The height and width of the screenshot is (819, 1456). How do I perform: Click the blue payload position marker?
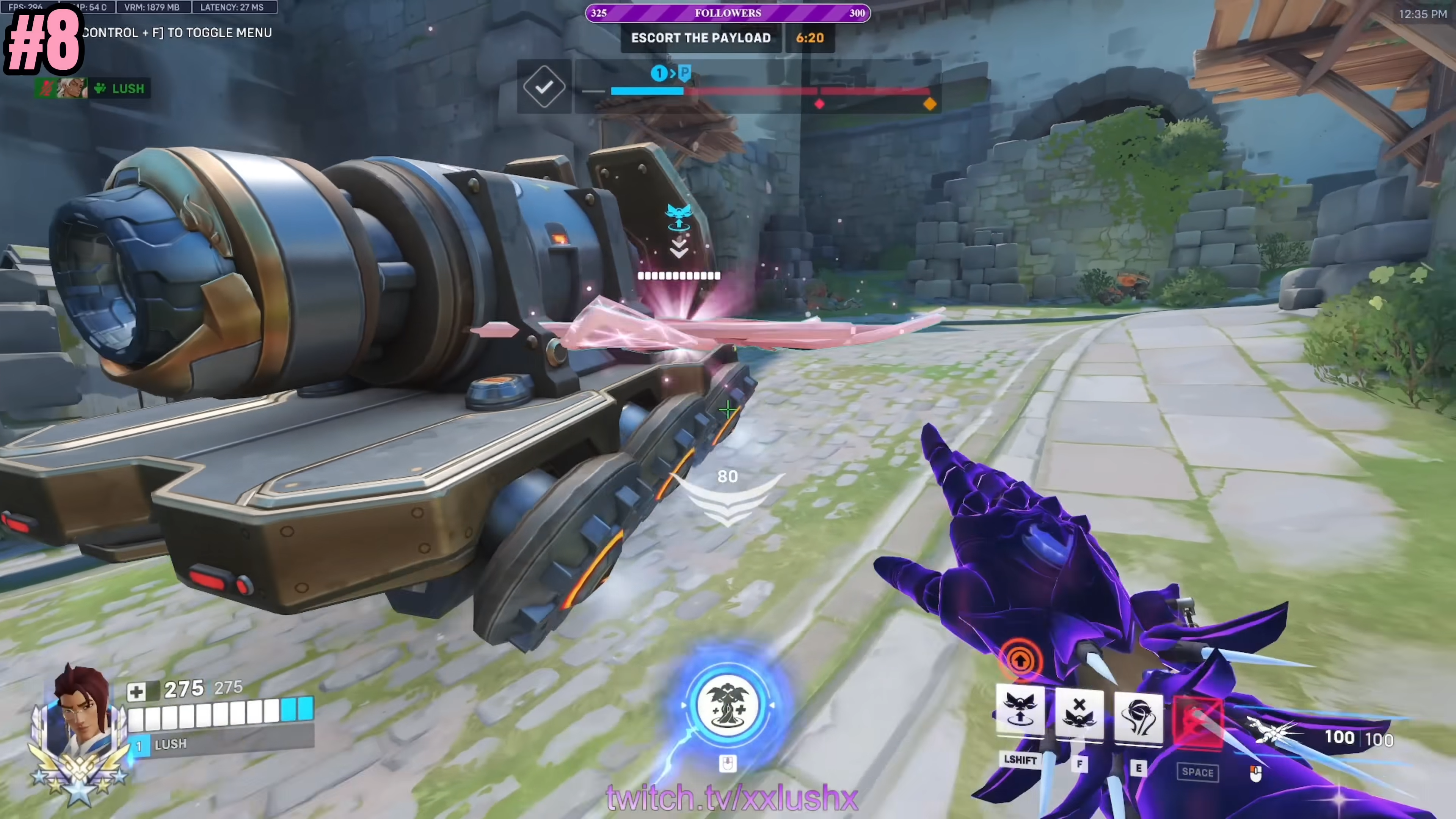click(659, 74)
